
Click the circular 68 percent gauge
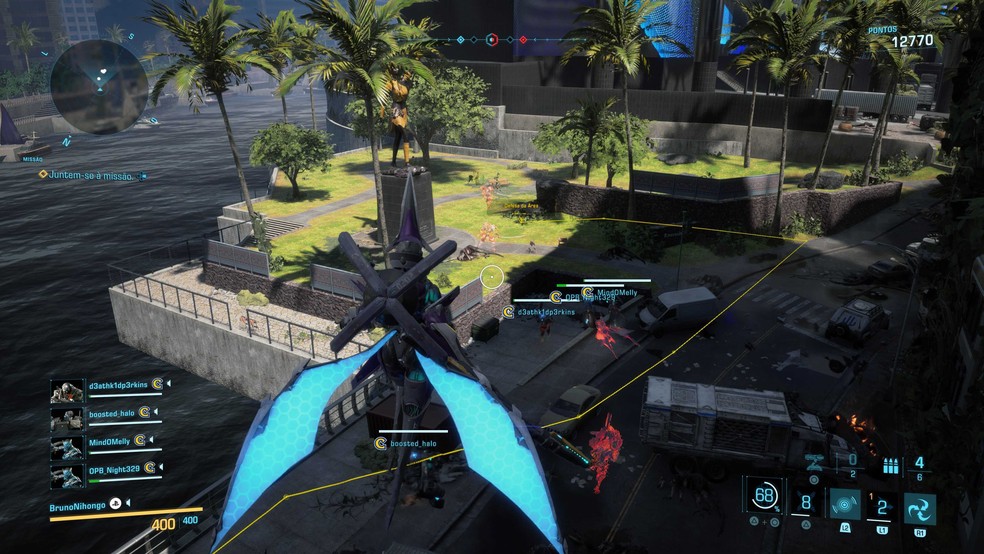tap(765, 495)
